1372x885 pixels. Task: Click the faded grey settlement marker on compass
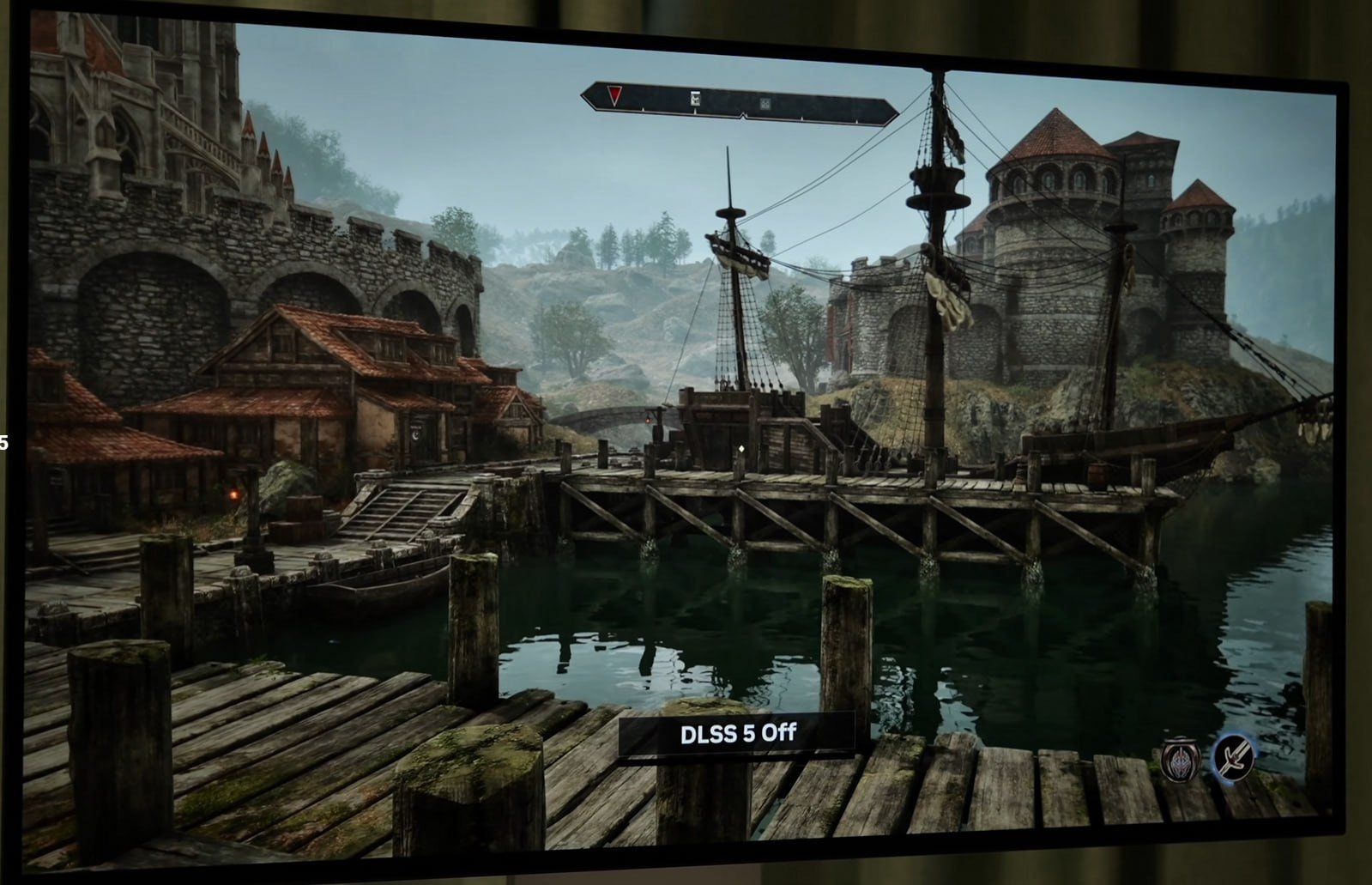(x=765, y=104)
